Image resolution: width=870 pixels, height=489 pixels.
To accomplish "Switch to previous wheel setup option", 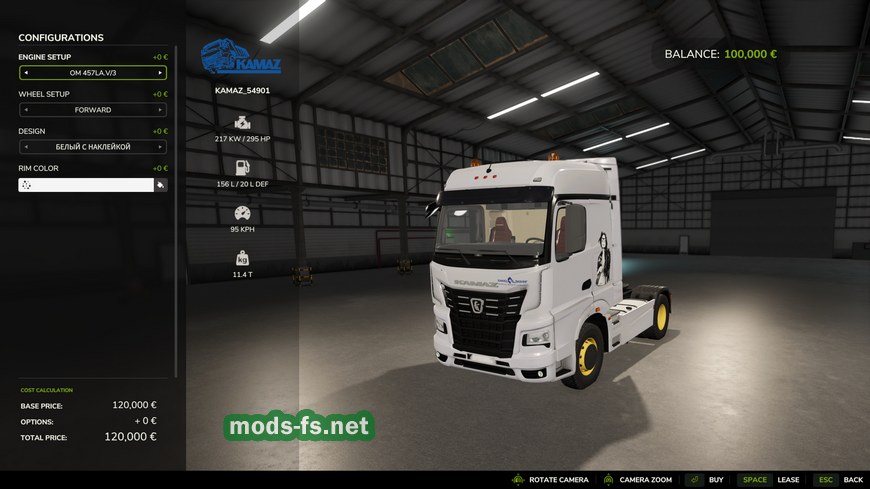I will [26, 110].
